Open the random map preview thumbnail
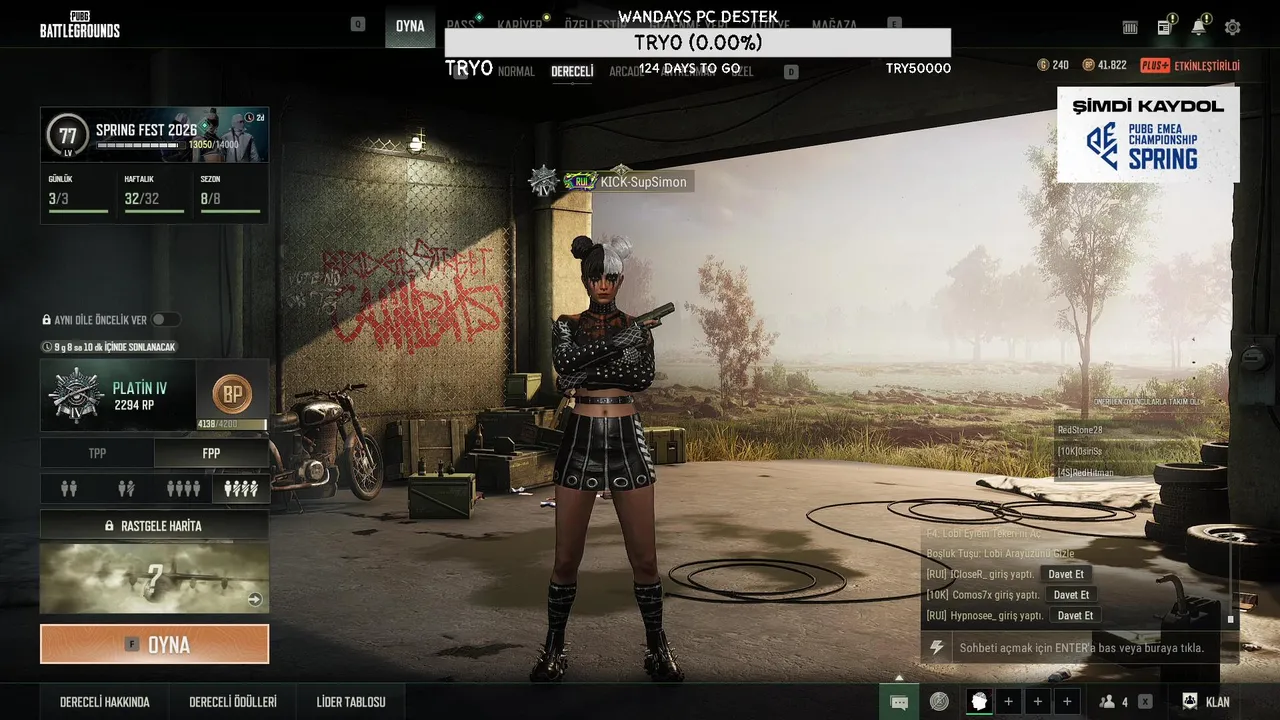This screenshot has height=720, width=1280. [154, 578]
